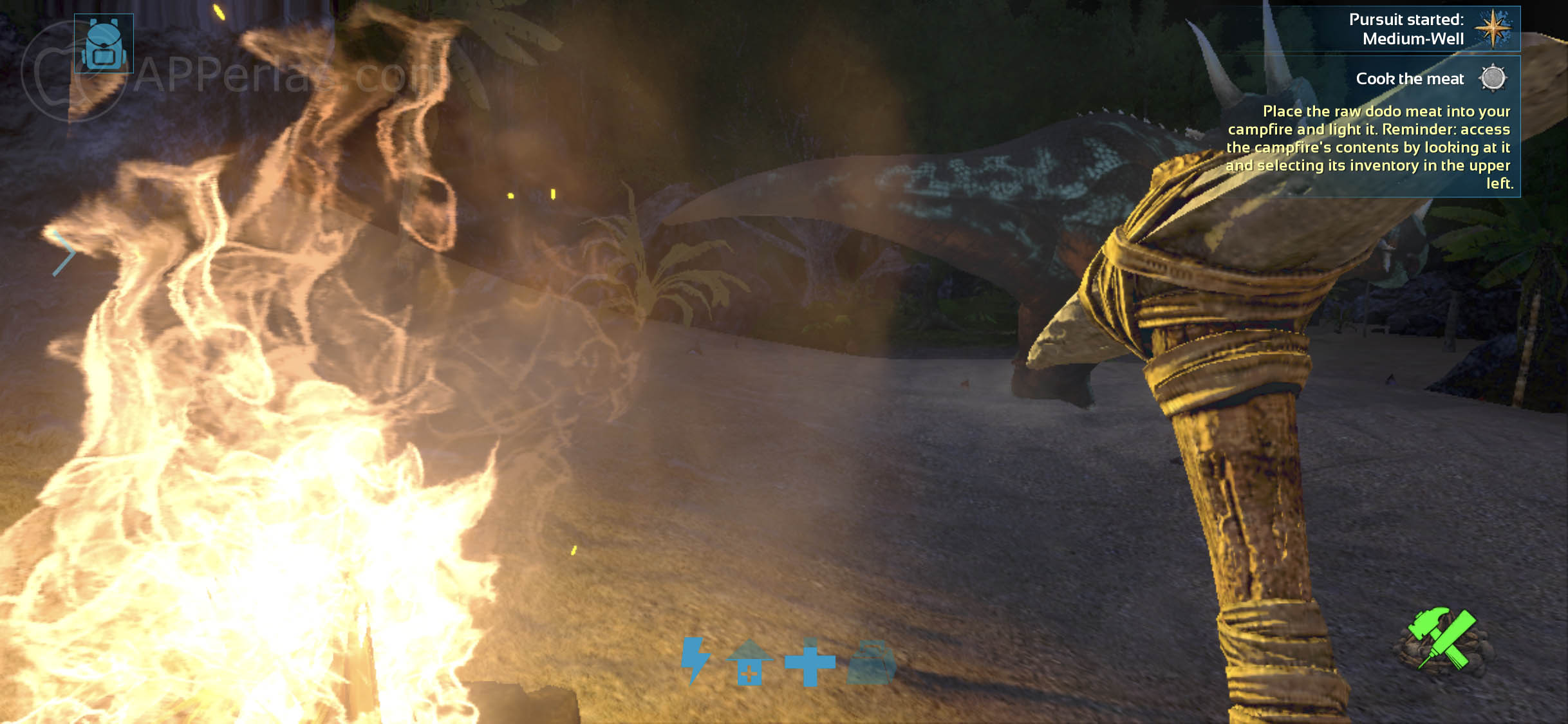Open the Cook the meat objective
The height and width of the screenshot is (724, 1568).
pyautogui.click(x=1410, y=79)
